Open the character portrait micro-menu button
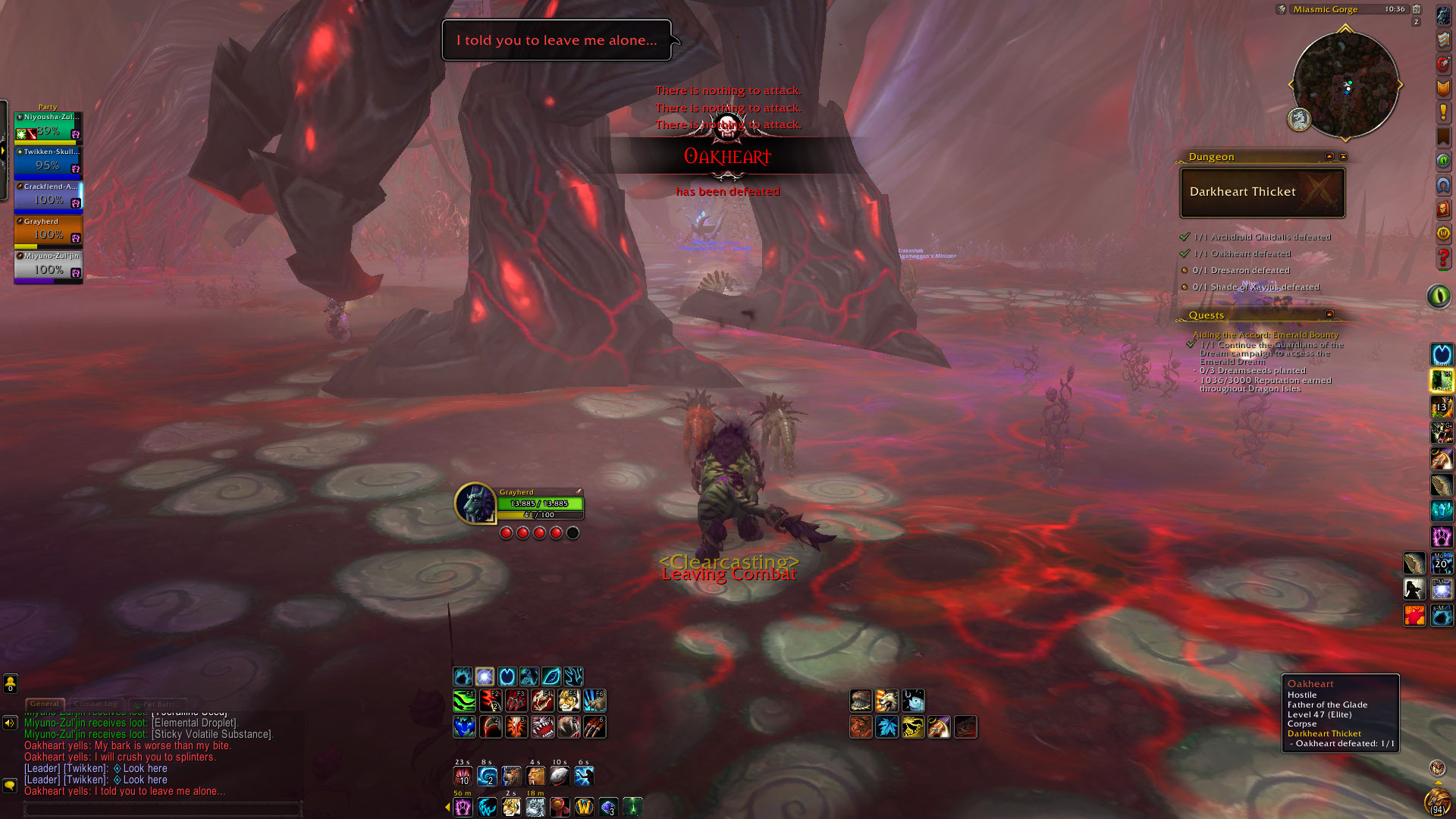Screen dimensions: 1456x819 pyautogui.click(x=1443, y=16)
